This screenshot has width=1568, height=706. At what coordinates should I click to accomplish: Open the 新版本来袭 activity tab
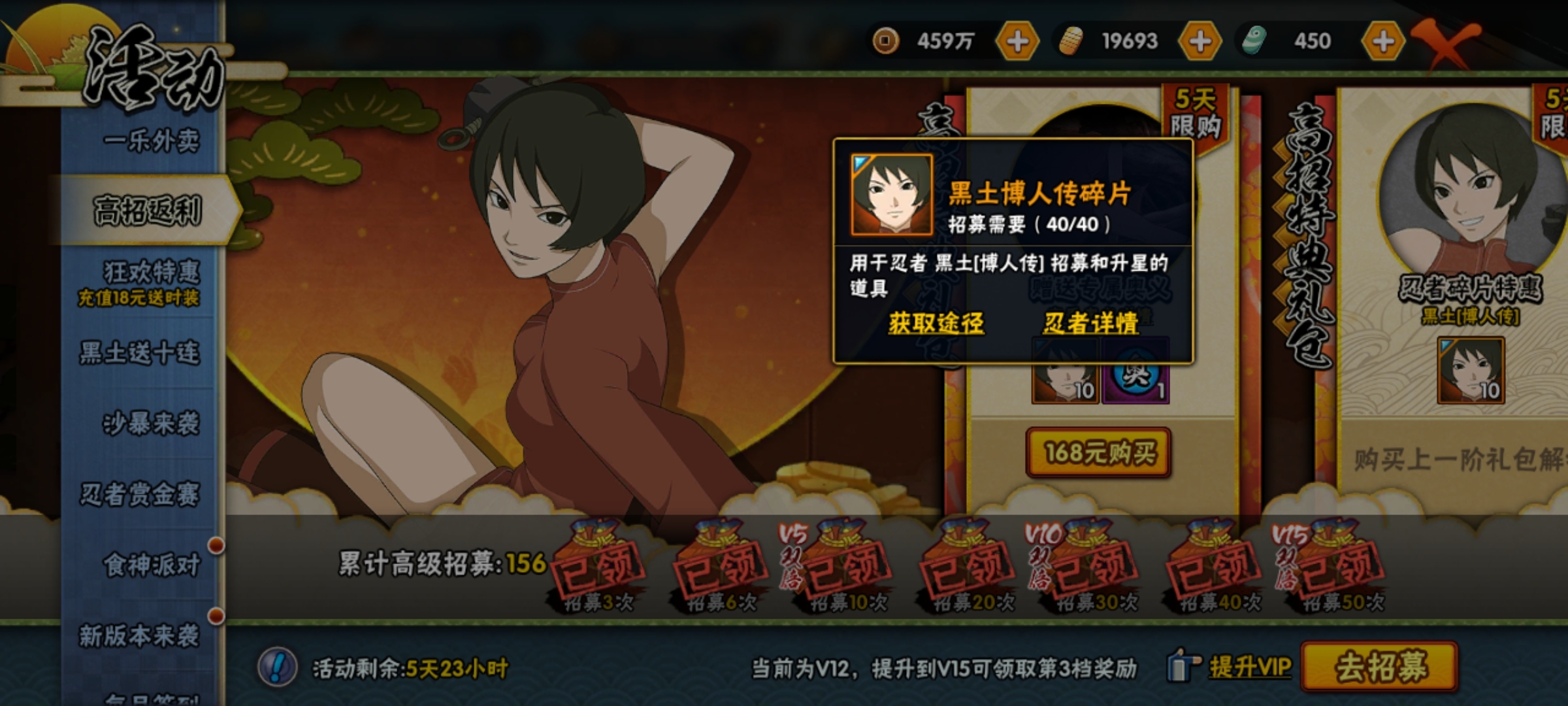[x=140, y=635]
